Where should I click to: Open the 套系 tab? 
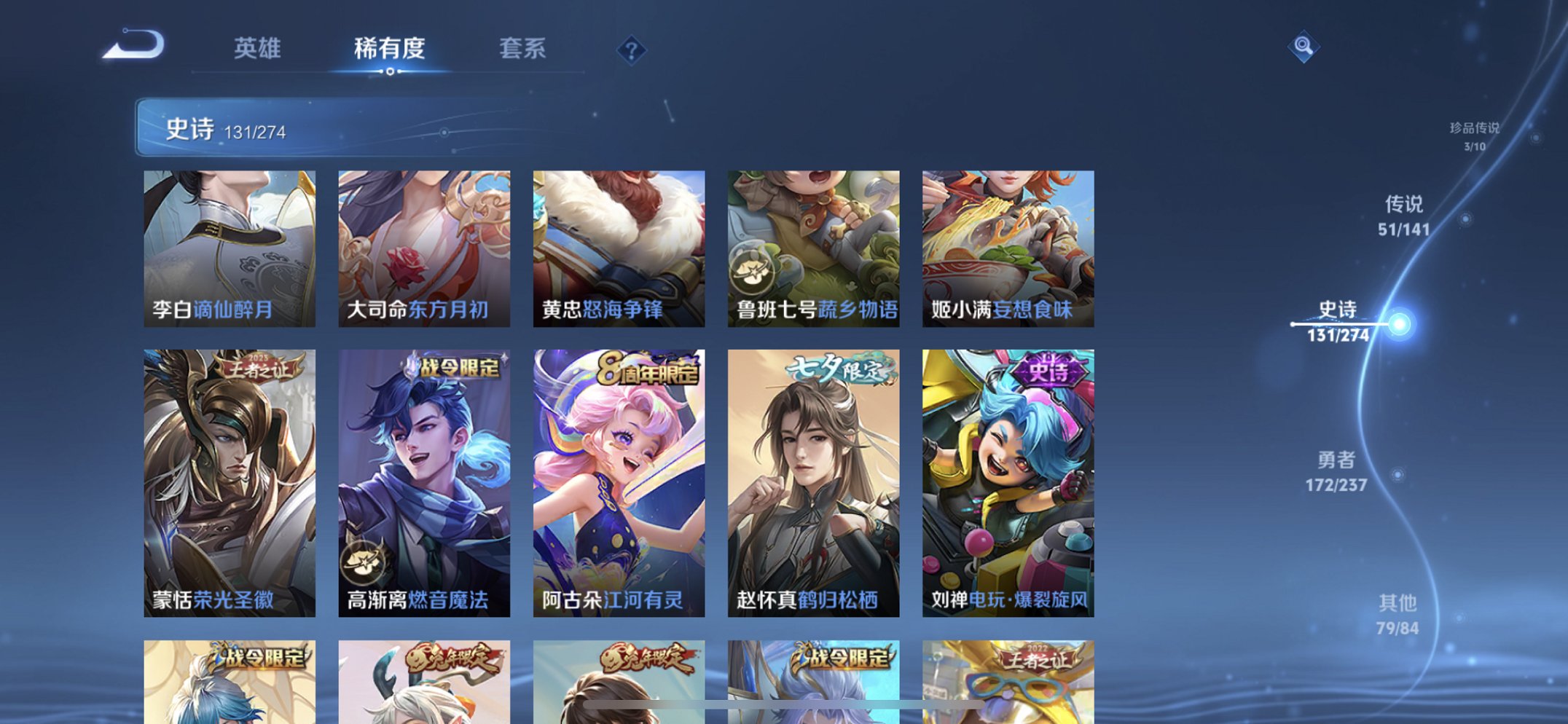(x=523, y=48)
